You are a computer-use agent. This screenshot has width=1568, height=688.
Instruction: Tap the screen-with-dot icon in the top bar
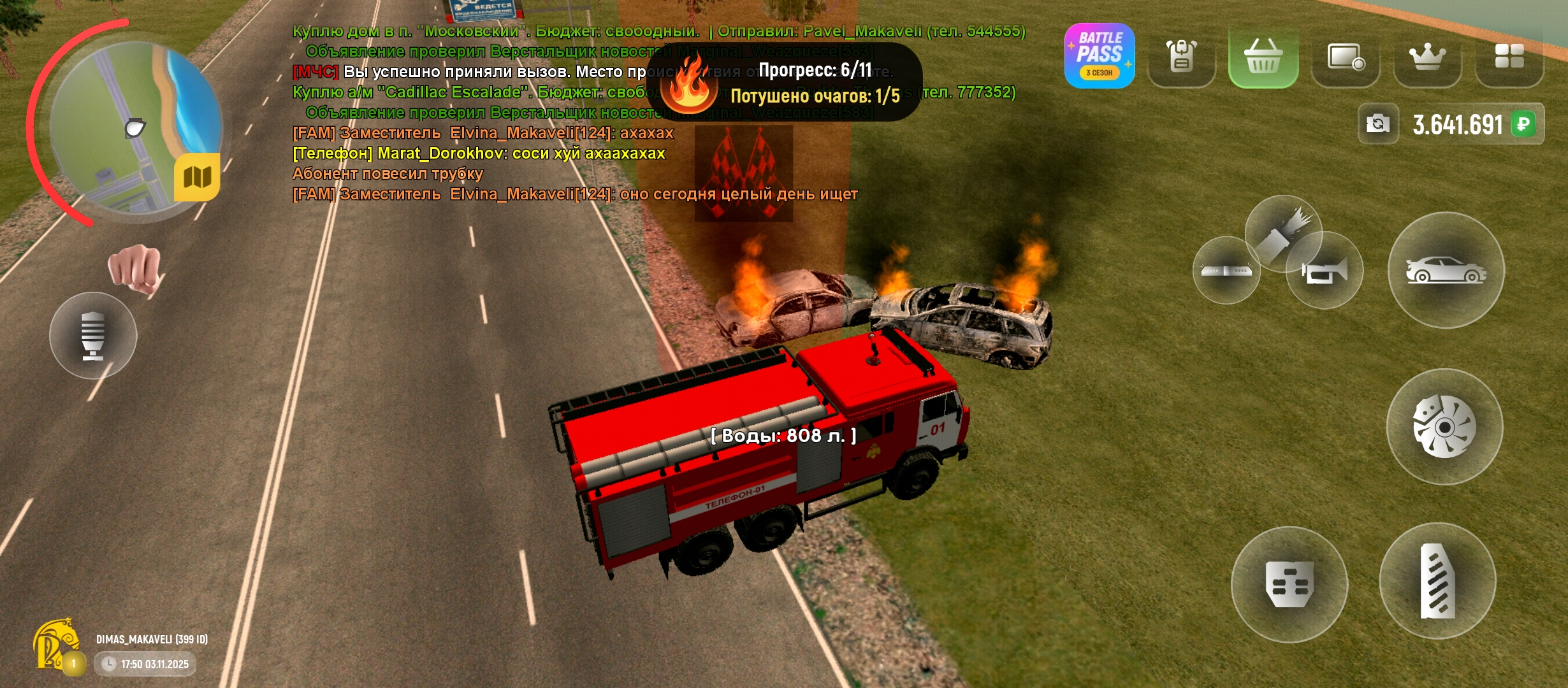1345,57
